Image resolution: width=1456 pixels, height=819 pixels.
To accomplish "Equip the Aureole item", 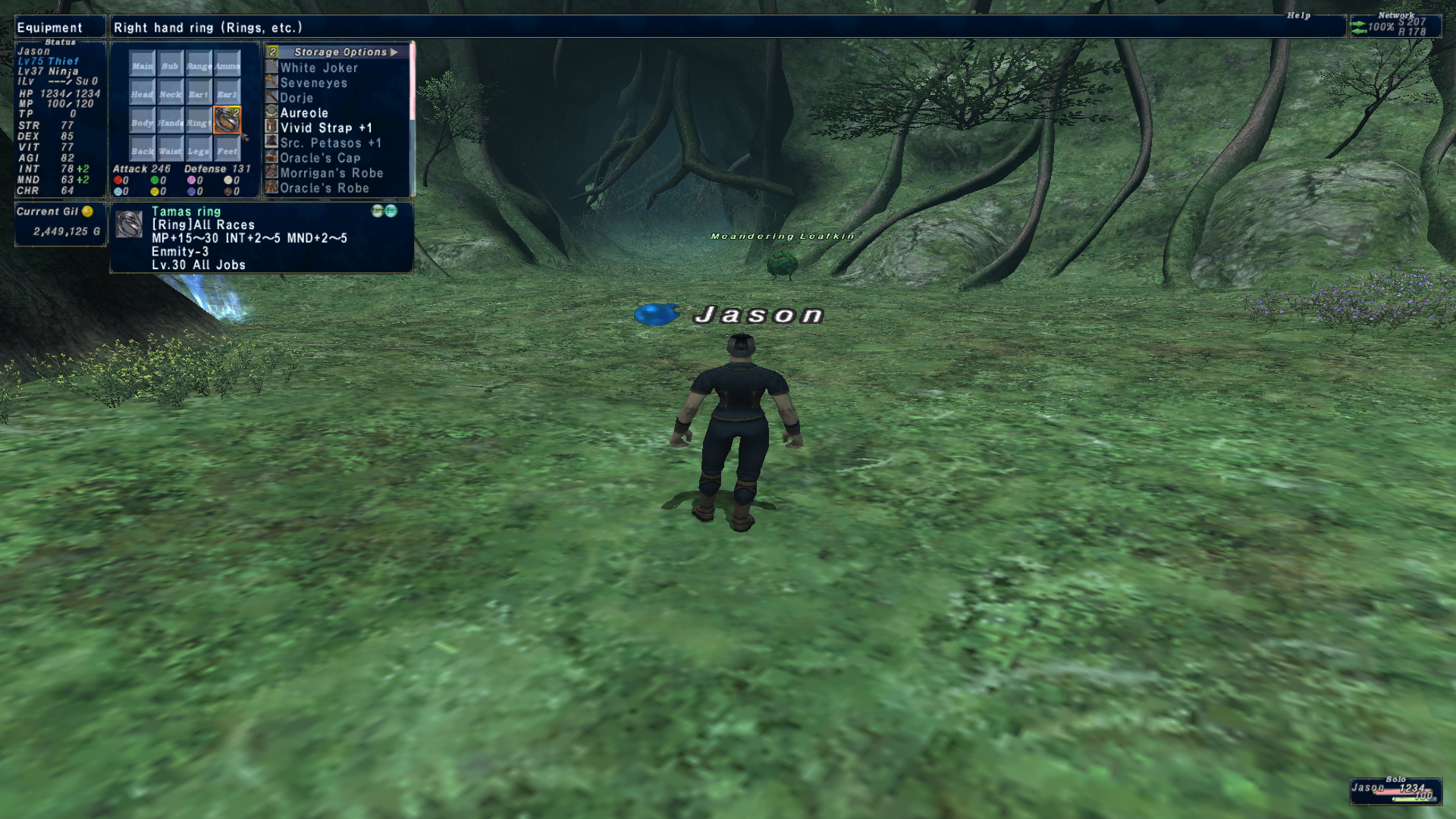I will click(x=304, y=113).
